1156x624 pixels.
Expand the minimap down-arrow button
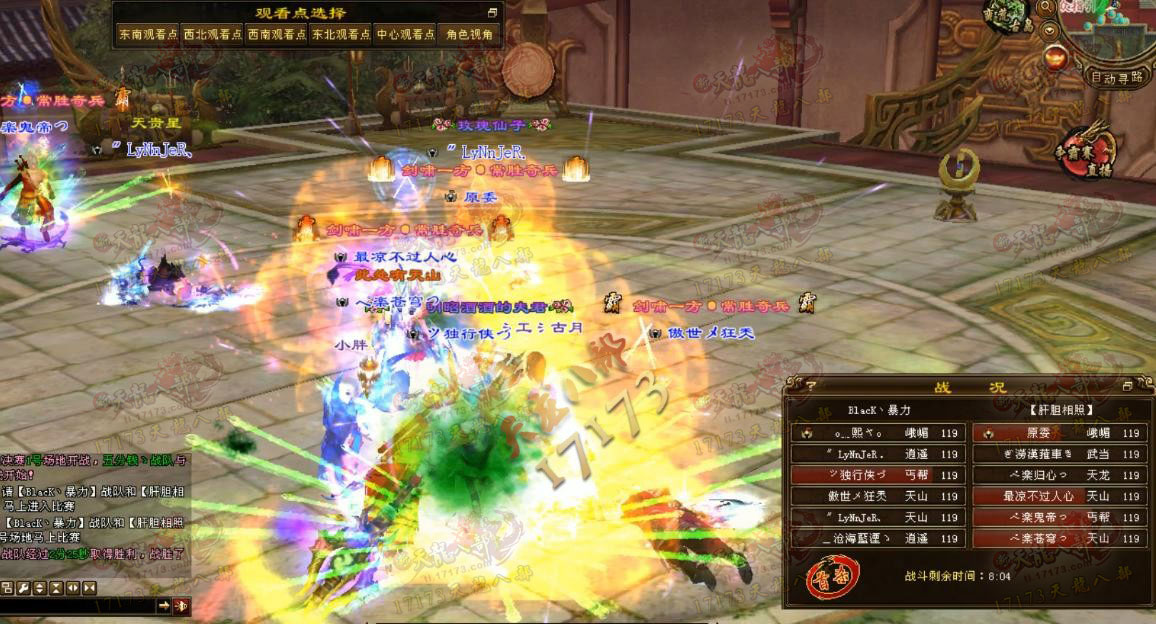(x=1051, y=31)
